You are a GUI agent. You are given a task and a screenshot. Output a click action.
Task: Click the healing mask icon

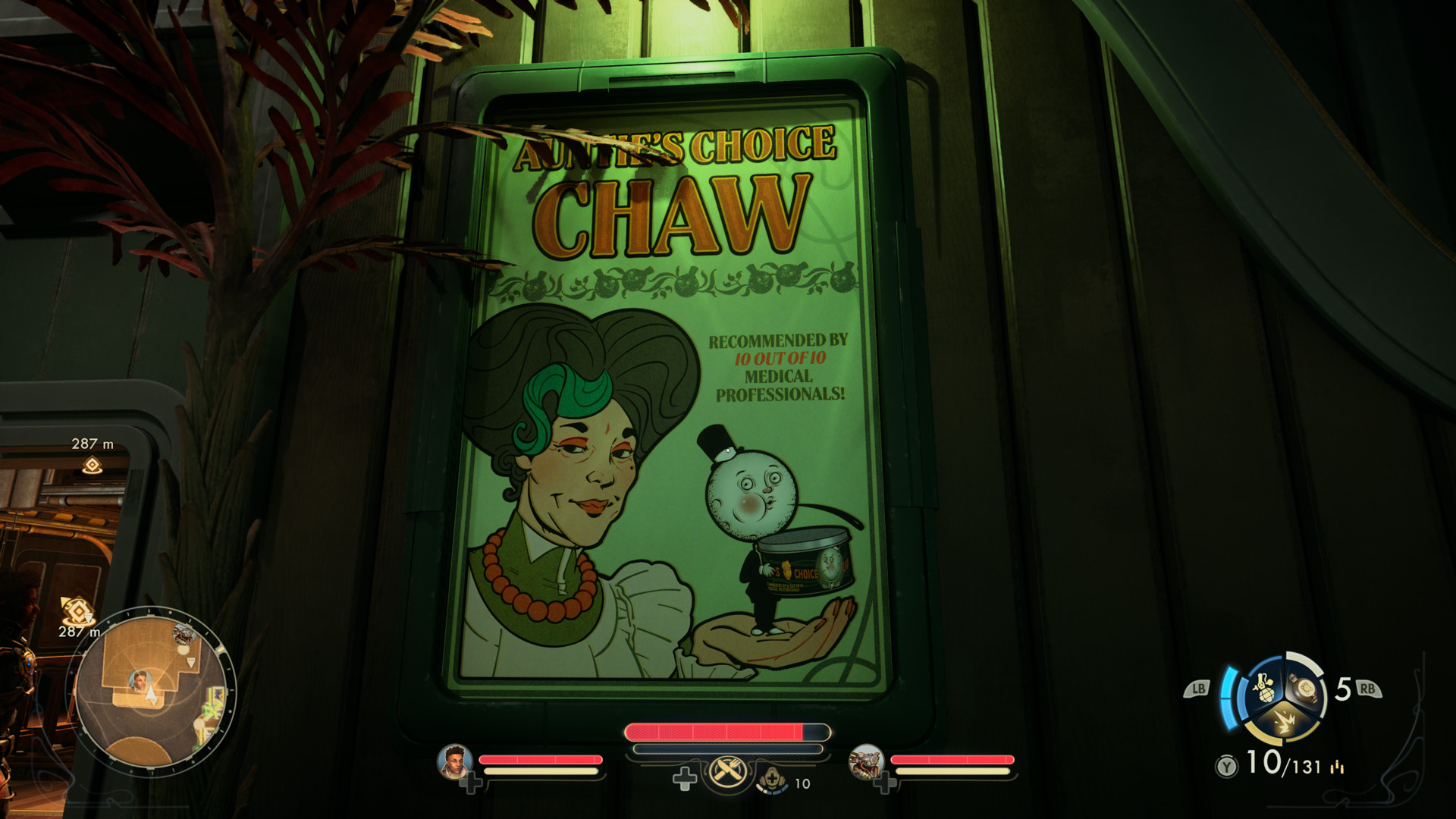pyautogui.click(x=771, y=779)
